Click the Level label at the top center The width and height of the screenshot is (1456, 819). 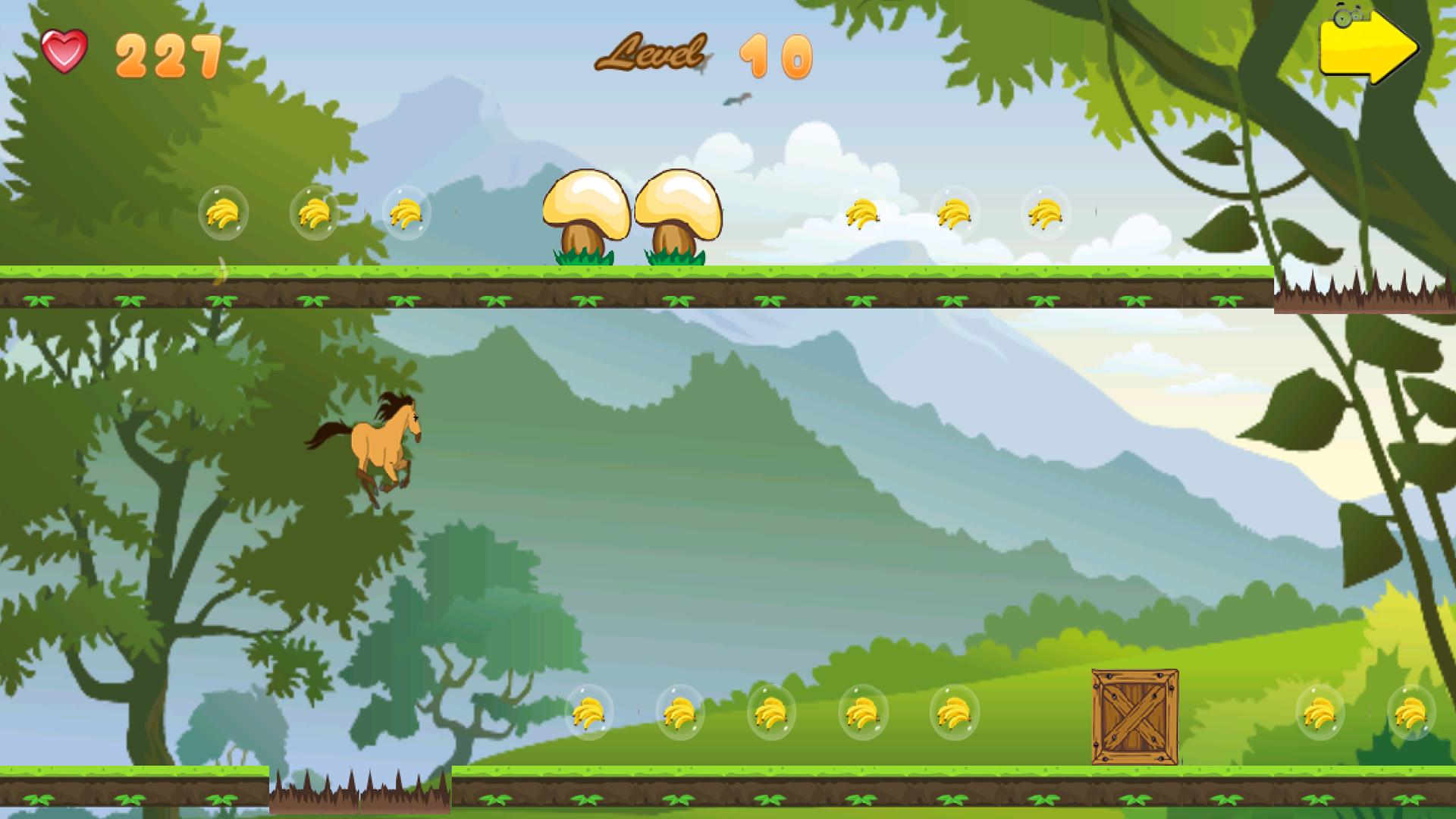coord(654,53)
